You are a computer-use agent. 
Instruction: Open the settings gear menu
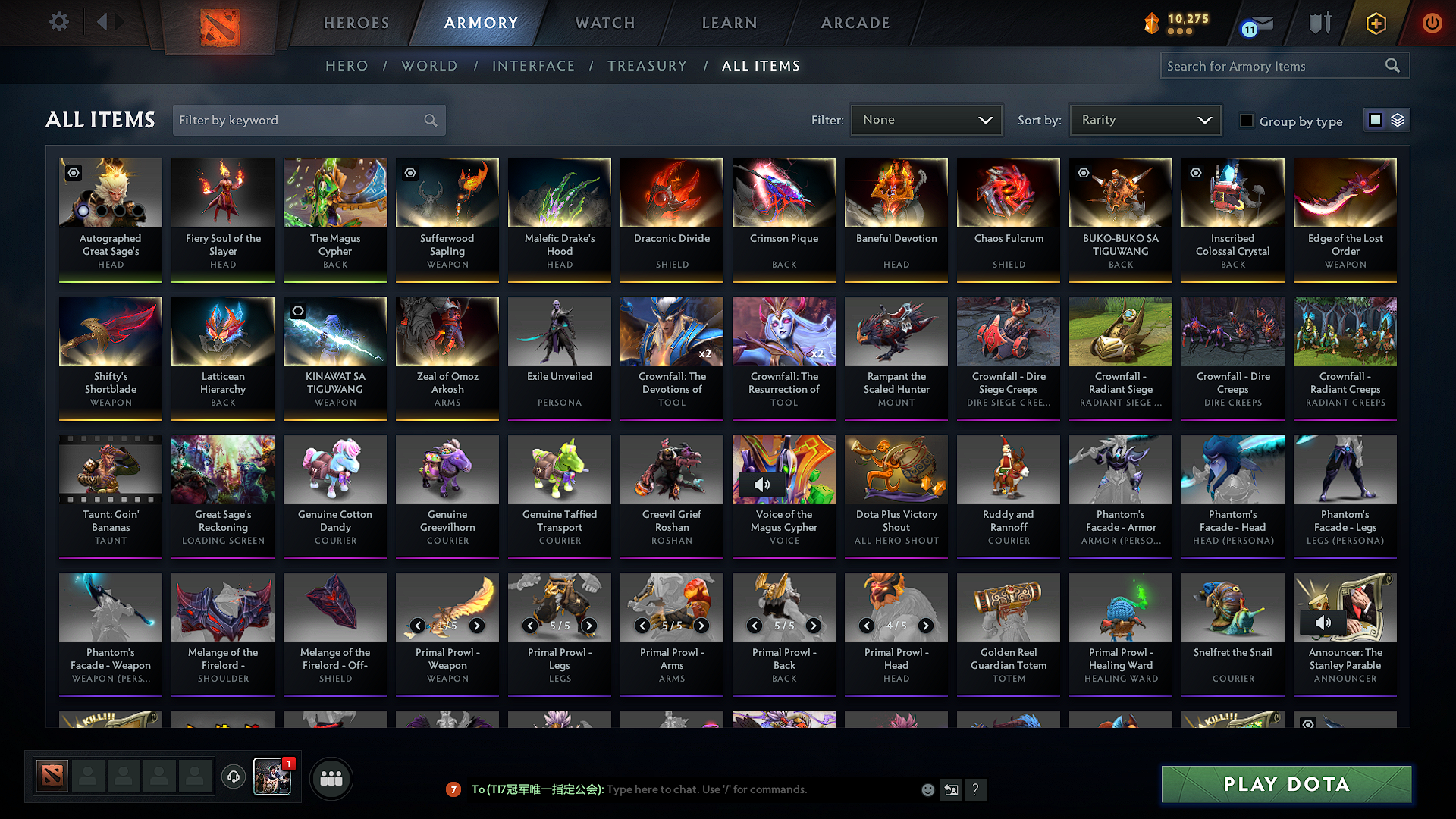(58, 22)
